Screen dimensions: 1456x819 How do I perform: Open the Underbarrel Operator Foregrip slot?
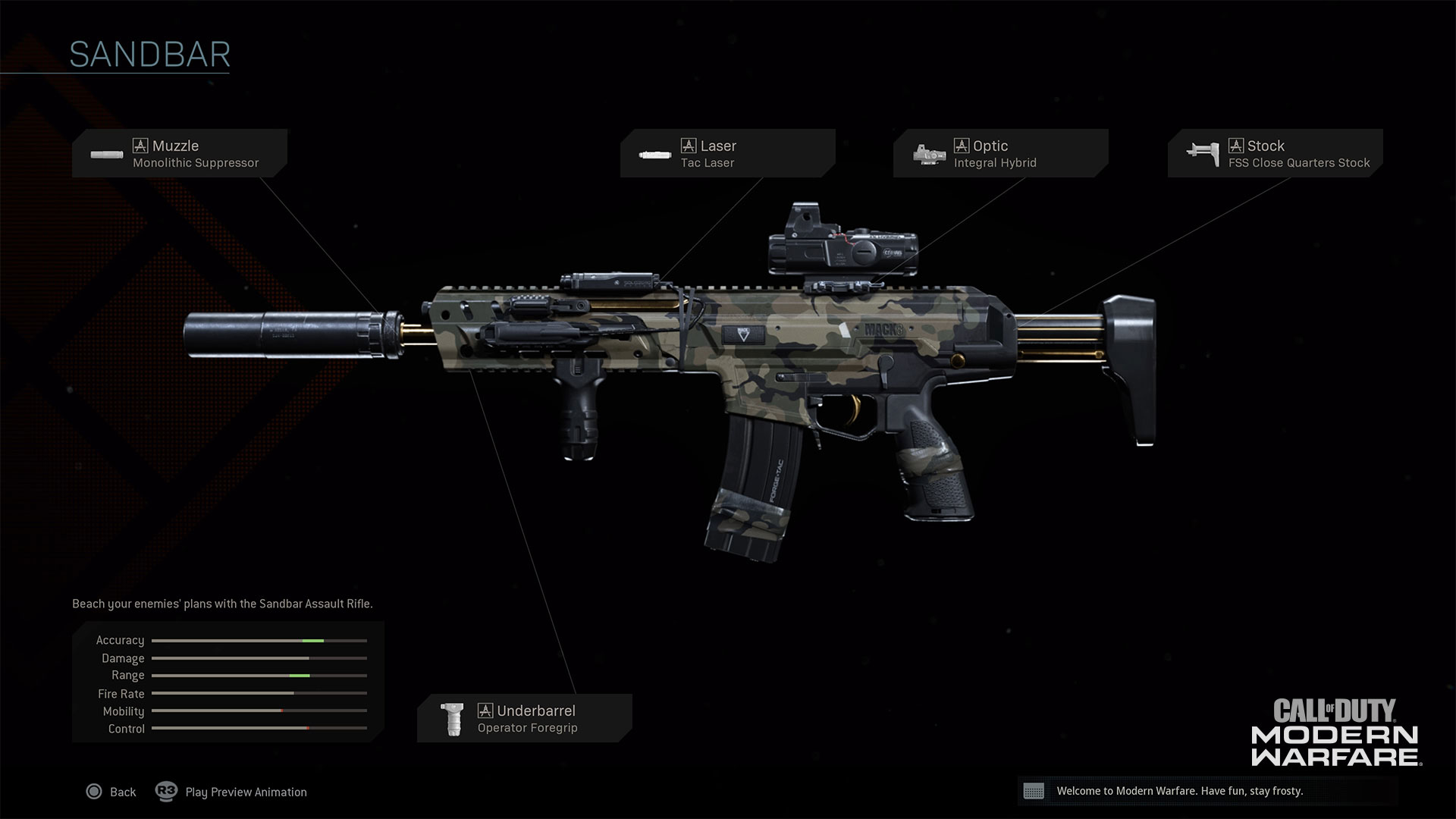click(524, 718)
